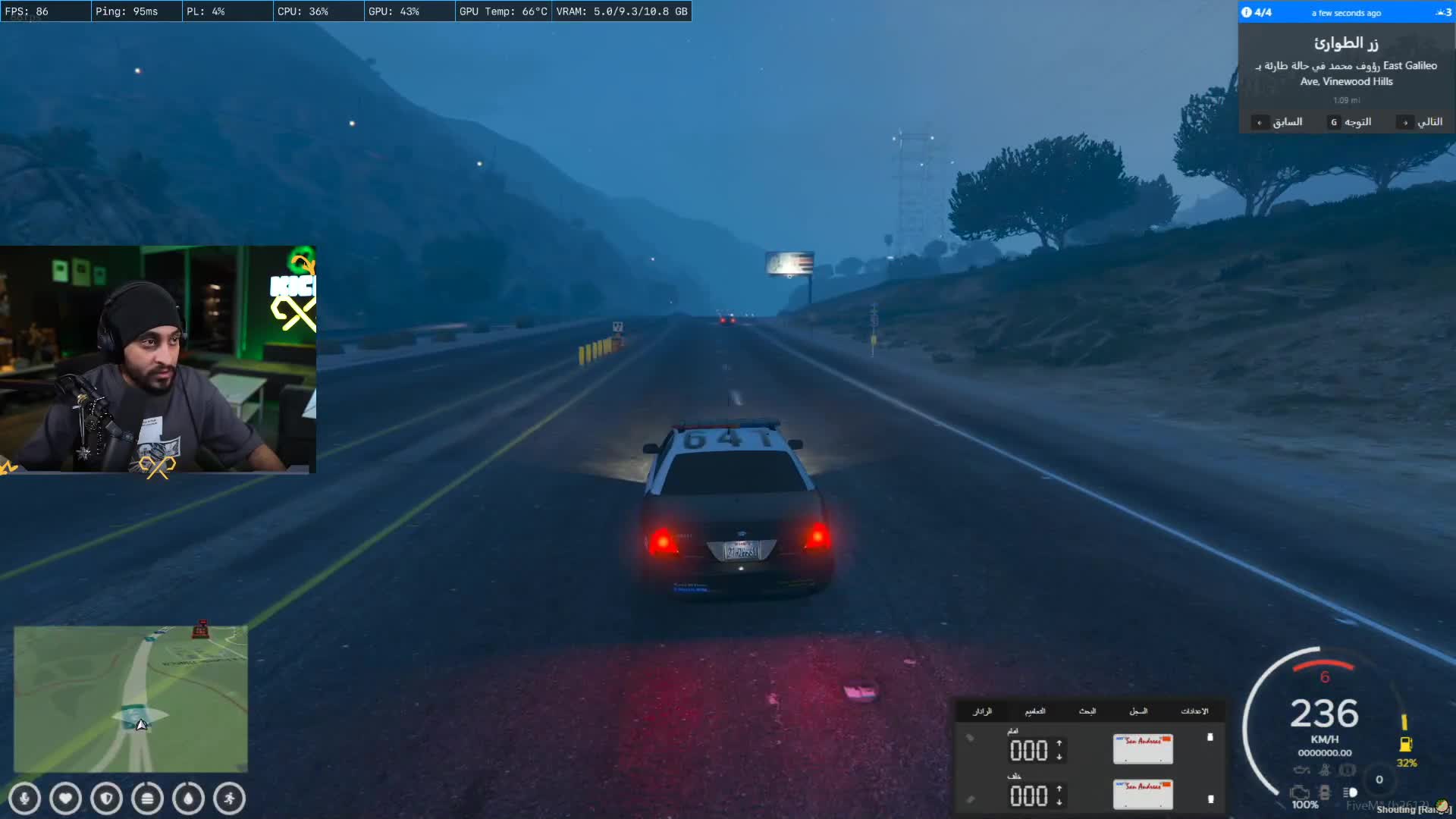Screen dimensions: 1456x819
Task: Switch to the التعاميم tab
Action: (1035, 711)
